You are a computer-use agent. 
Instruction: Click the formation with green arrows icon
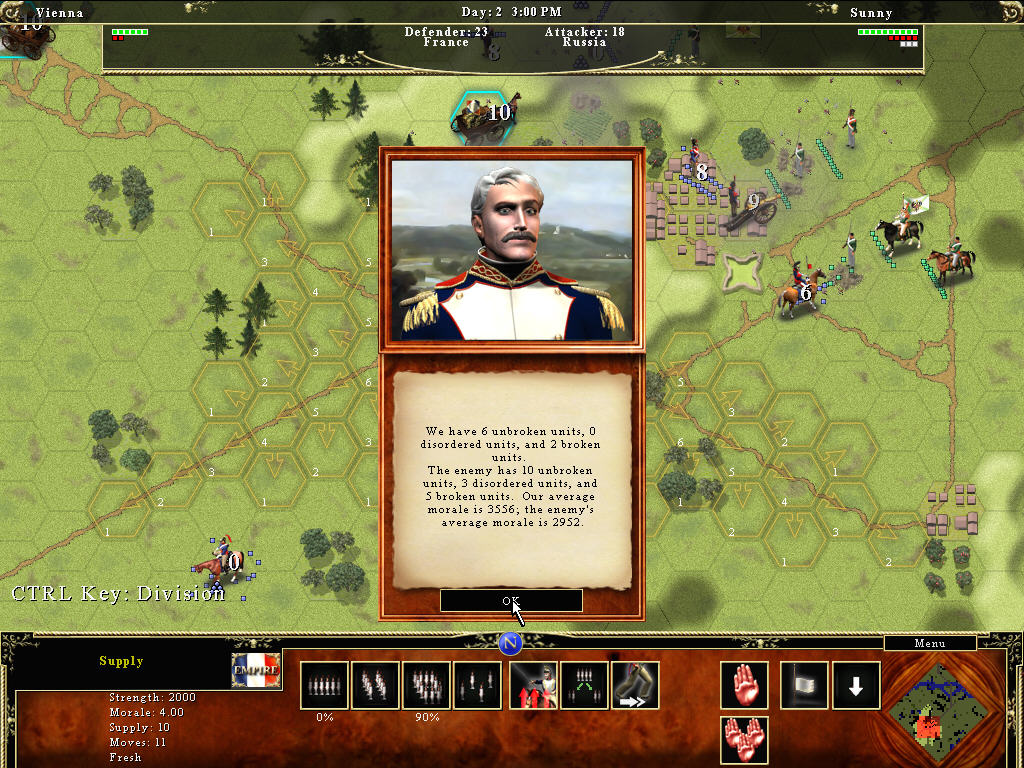(585, 685)
